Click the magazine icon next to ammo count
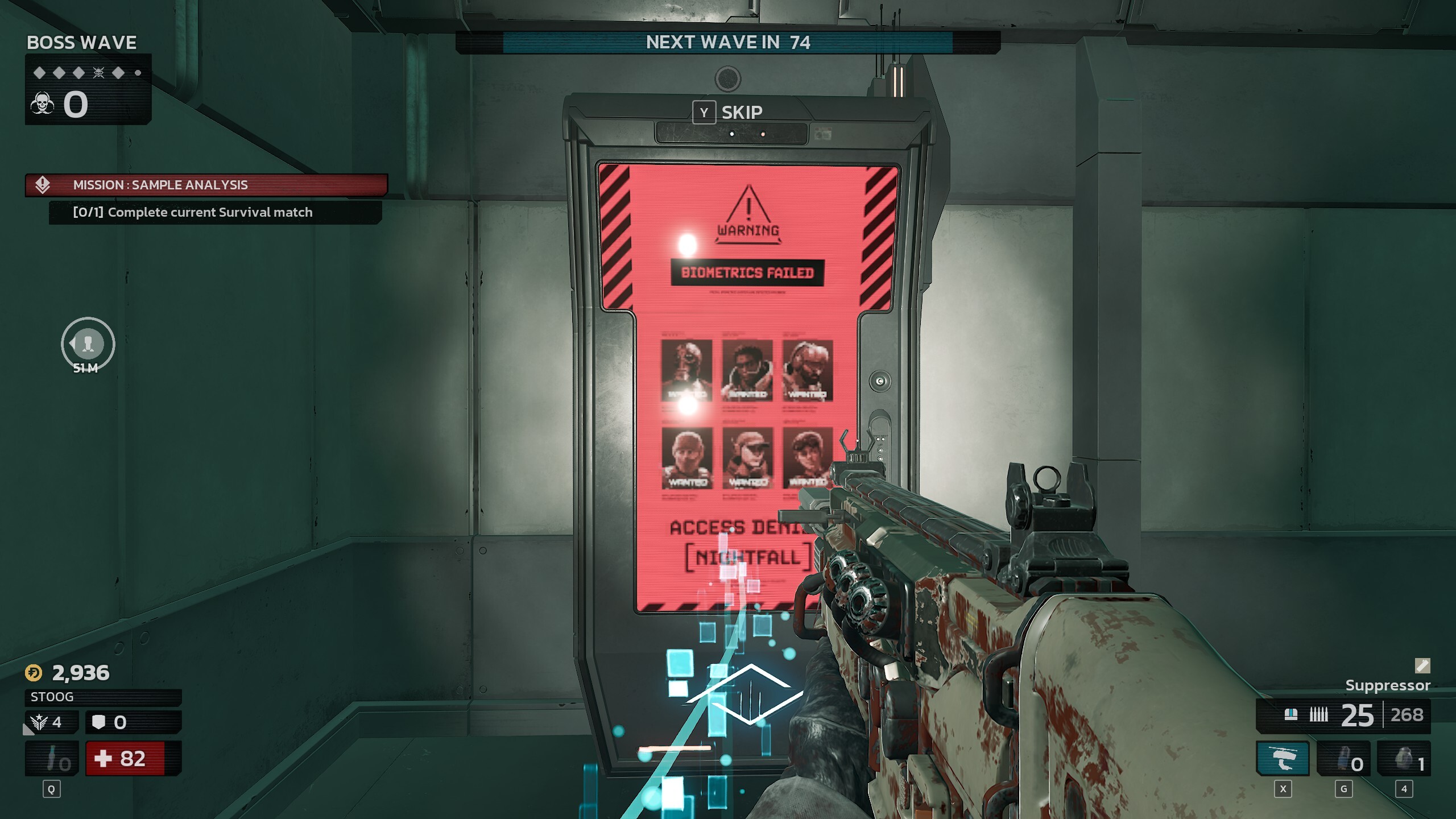This screenshot has height=819, width=1456. point(1290,714)
